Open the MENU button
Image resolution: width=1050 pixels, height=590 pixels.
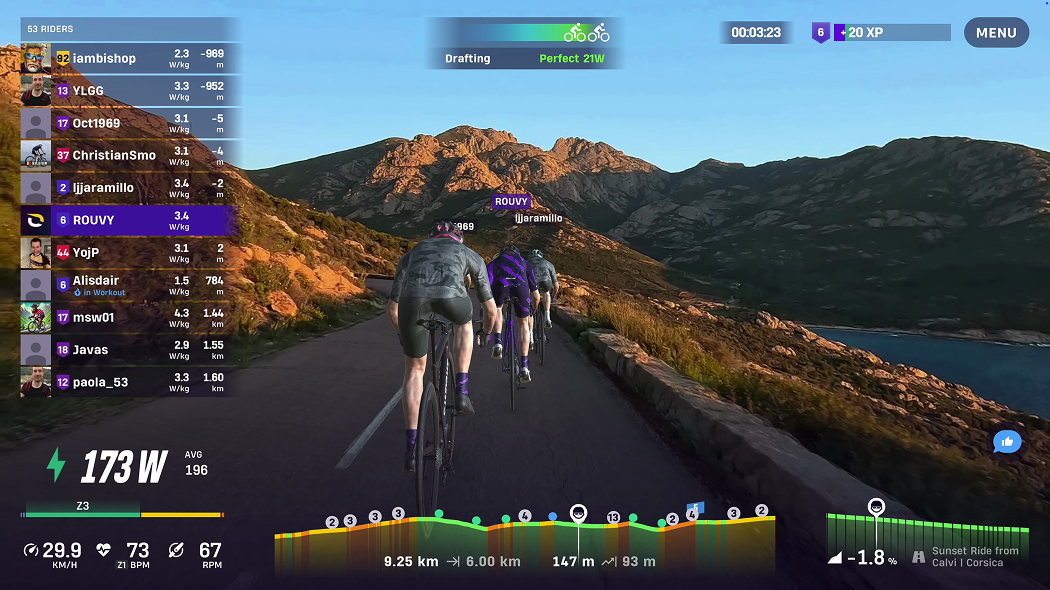(996, 33)
